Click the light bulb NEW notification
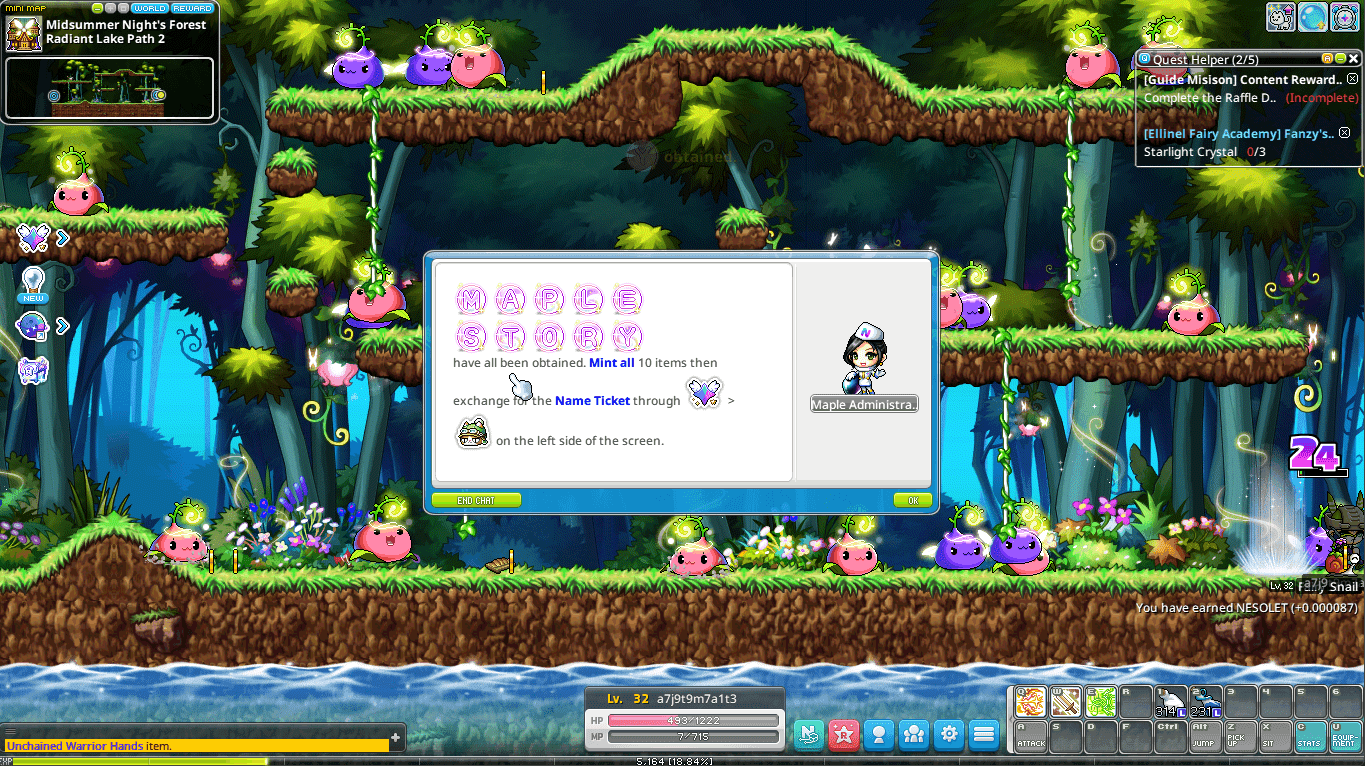 [34, 284]
